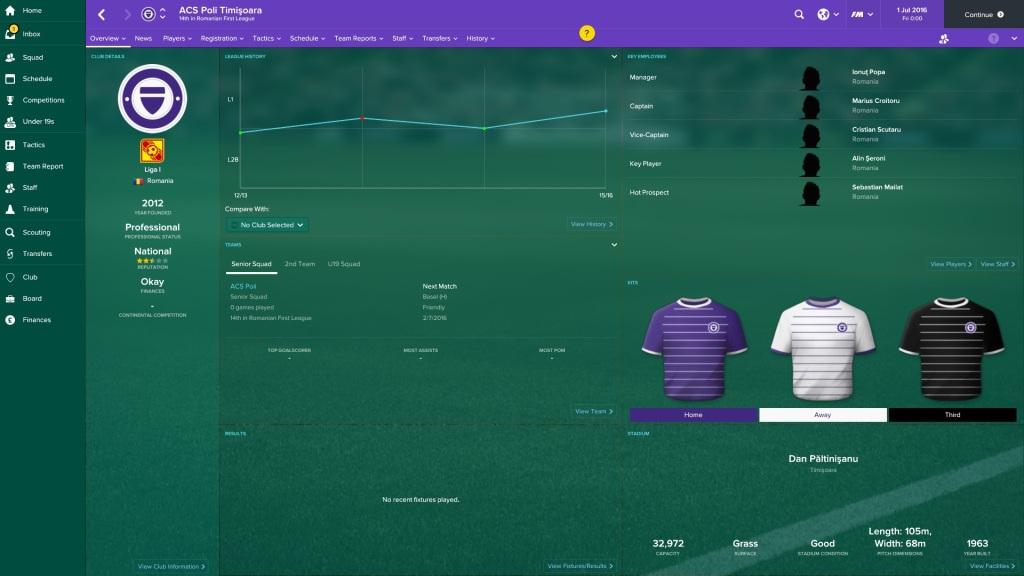
Task: Switch to the U19 Squad tab
Action: point(344,264)
